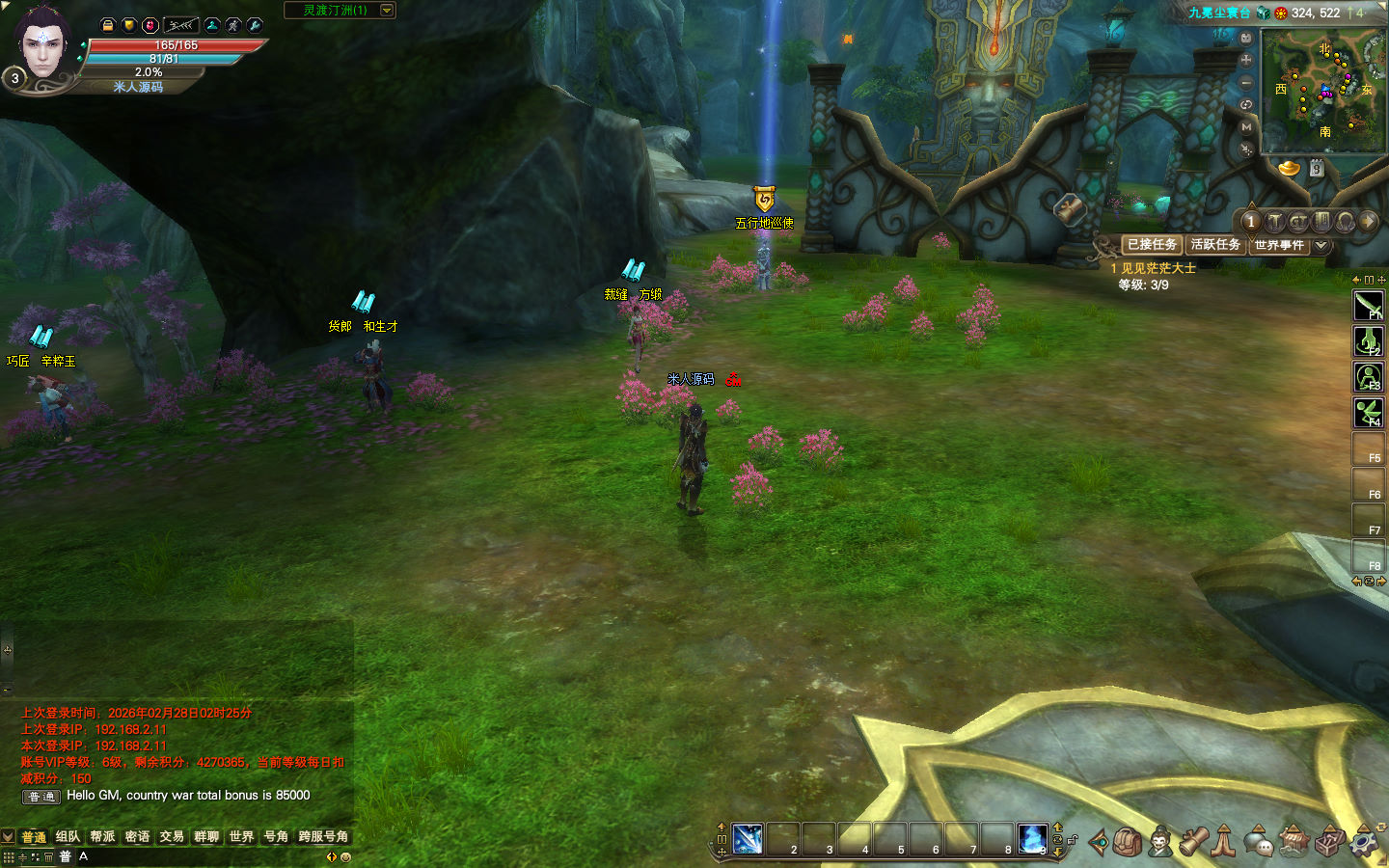
Task: Open the laughing character portrait icon
Action: pos(1160,842)
